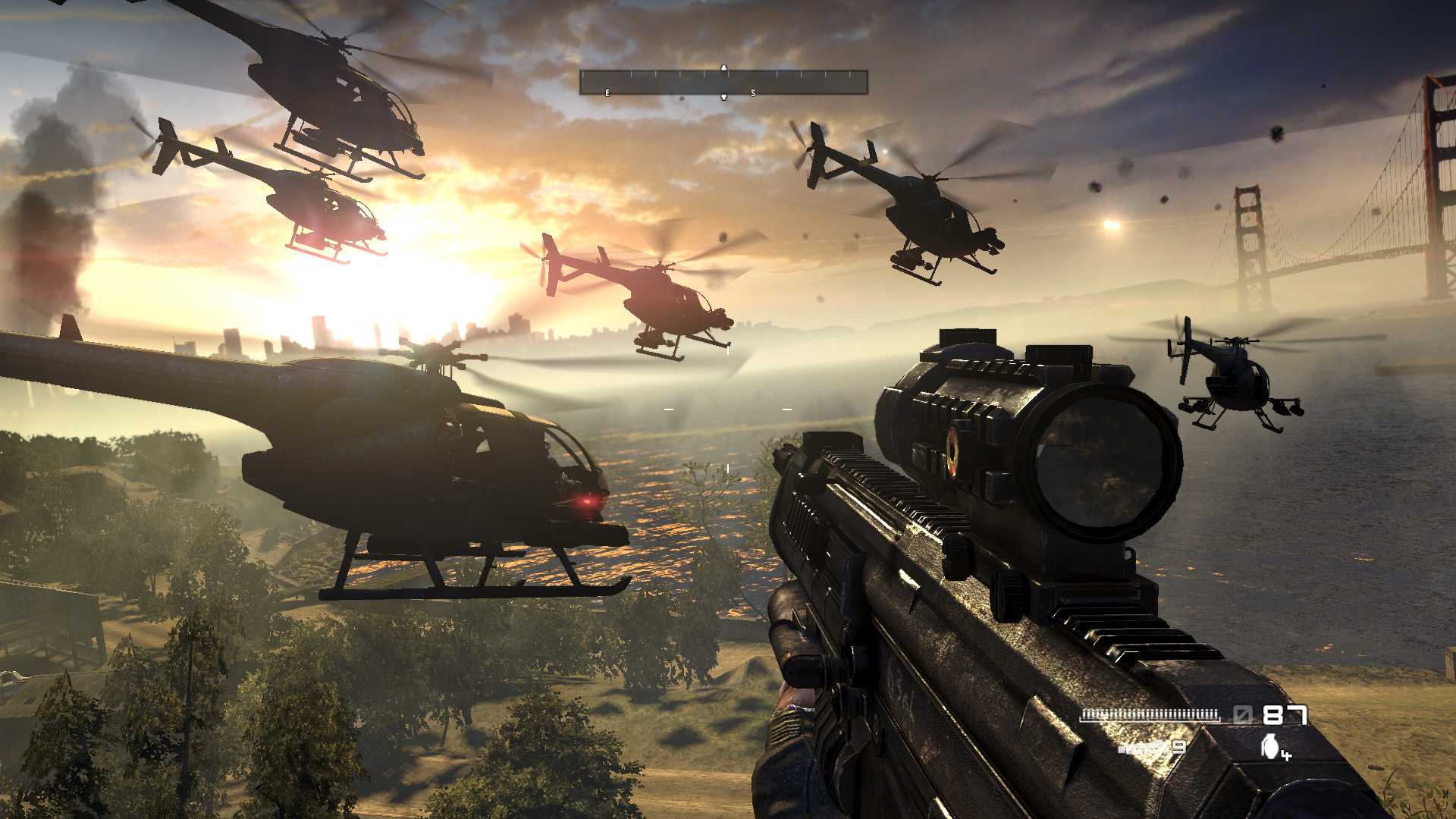
Task: Choose the secondary weapon silhouette icon
Action: 1142,748
